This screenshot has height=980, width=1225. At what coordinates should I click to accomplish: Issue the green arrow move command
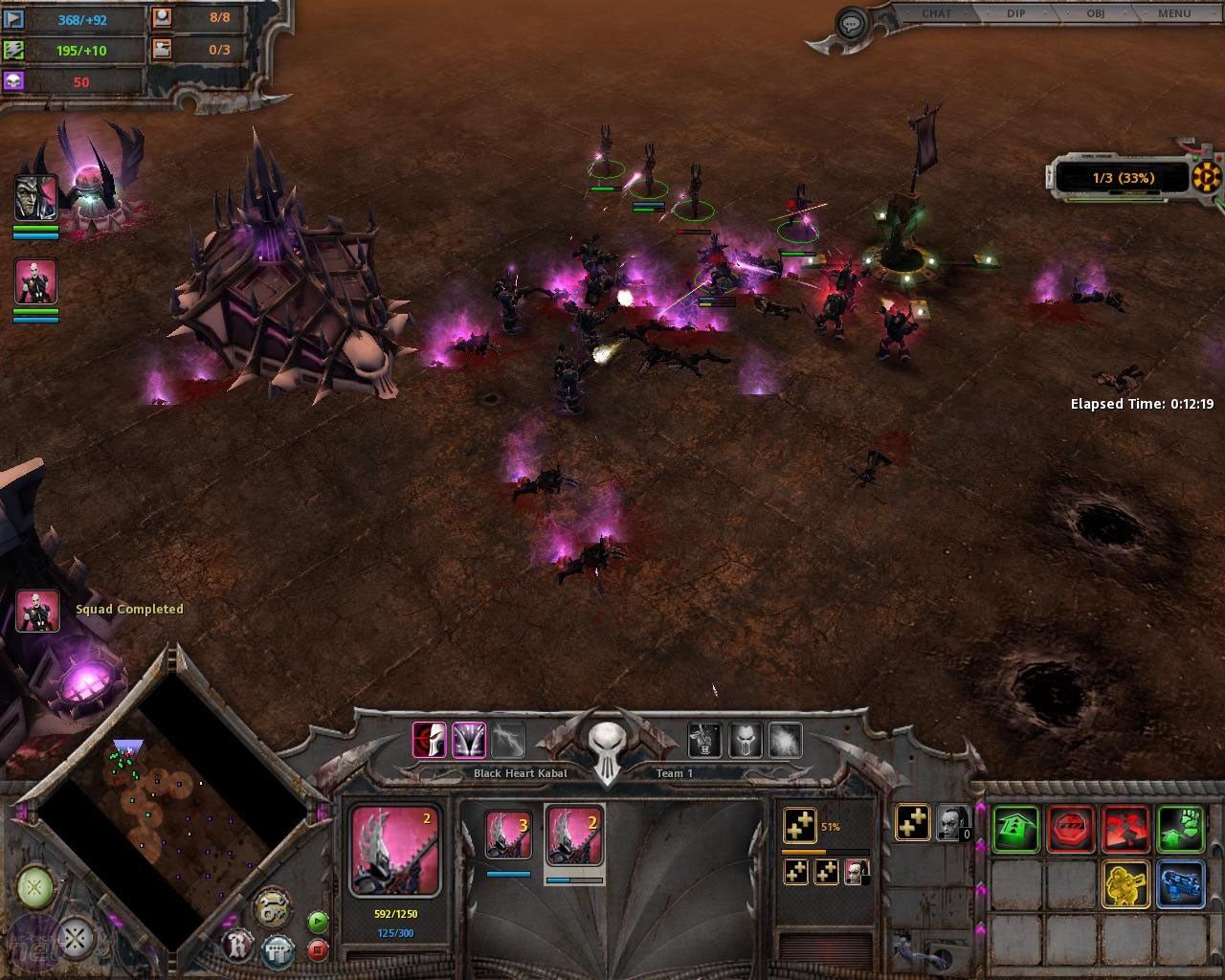click(x=1015, y=829)
